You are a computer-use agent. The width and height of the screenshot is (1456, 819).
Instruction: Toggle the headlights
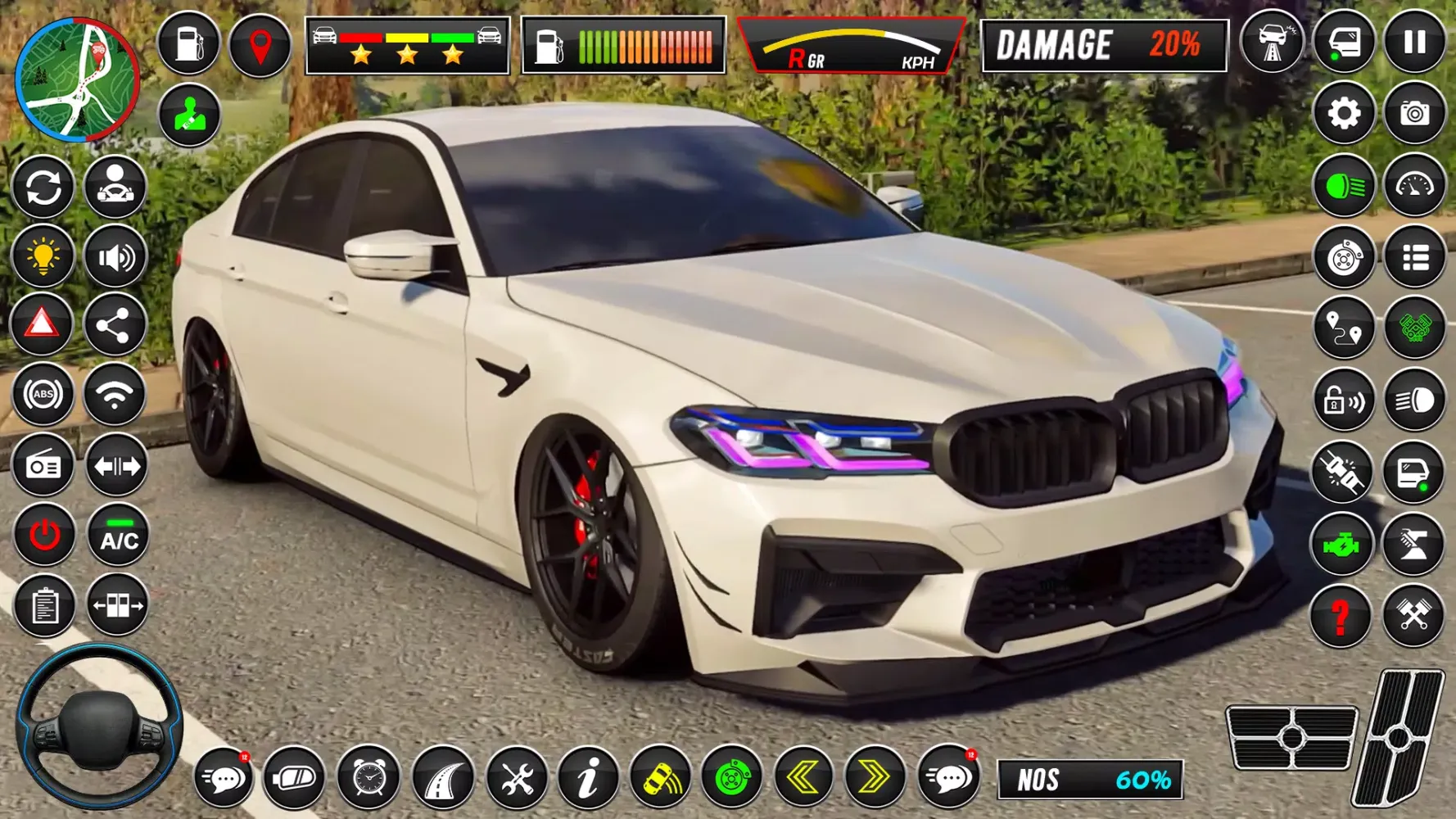[1343, 187]
